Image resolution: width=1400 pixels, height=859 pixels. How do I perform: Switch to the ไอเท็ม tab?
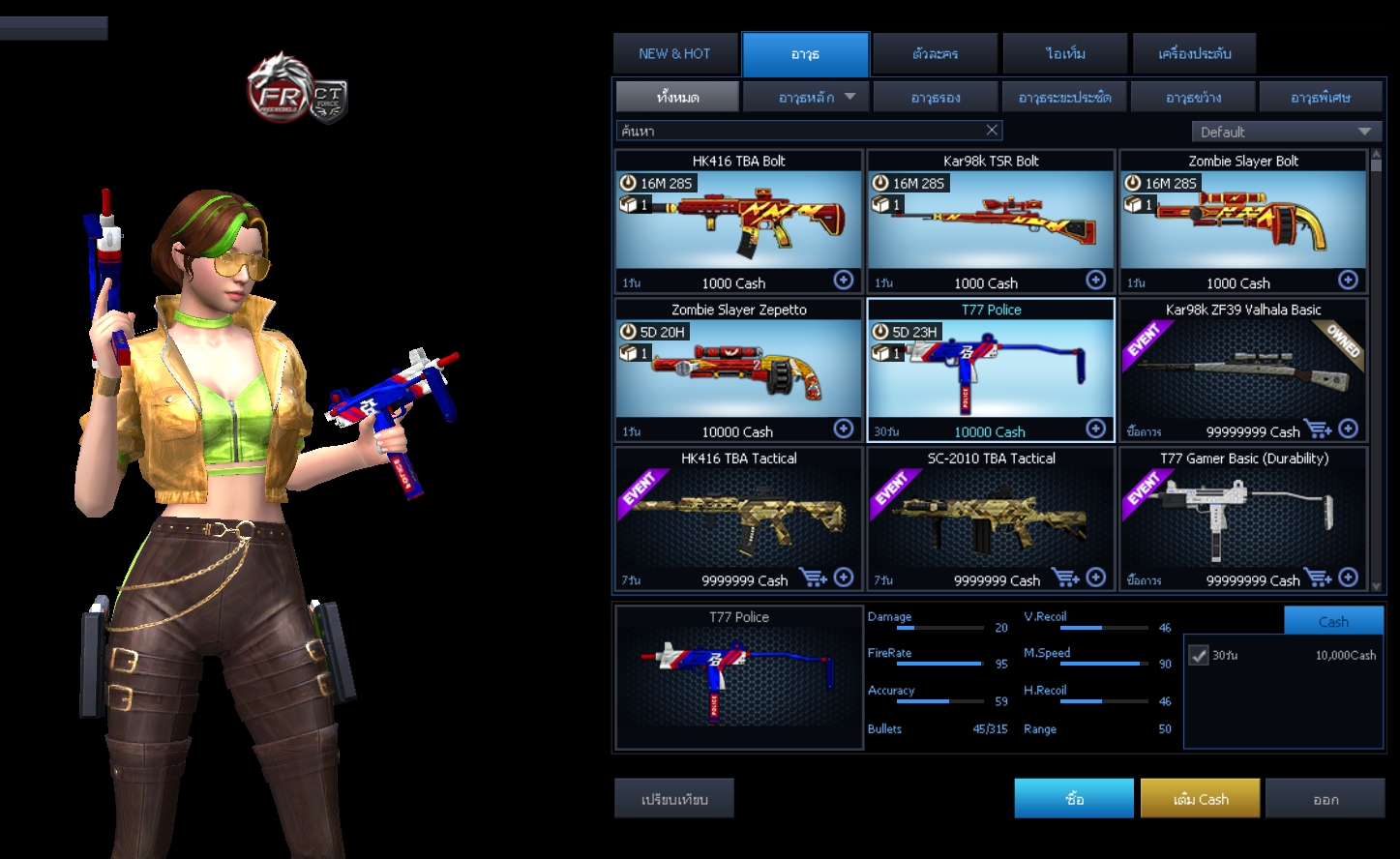[1065, 54]
